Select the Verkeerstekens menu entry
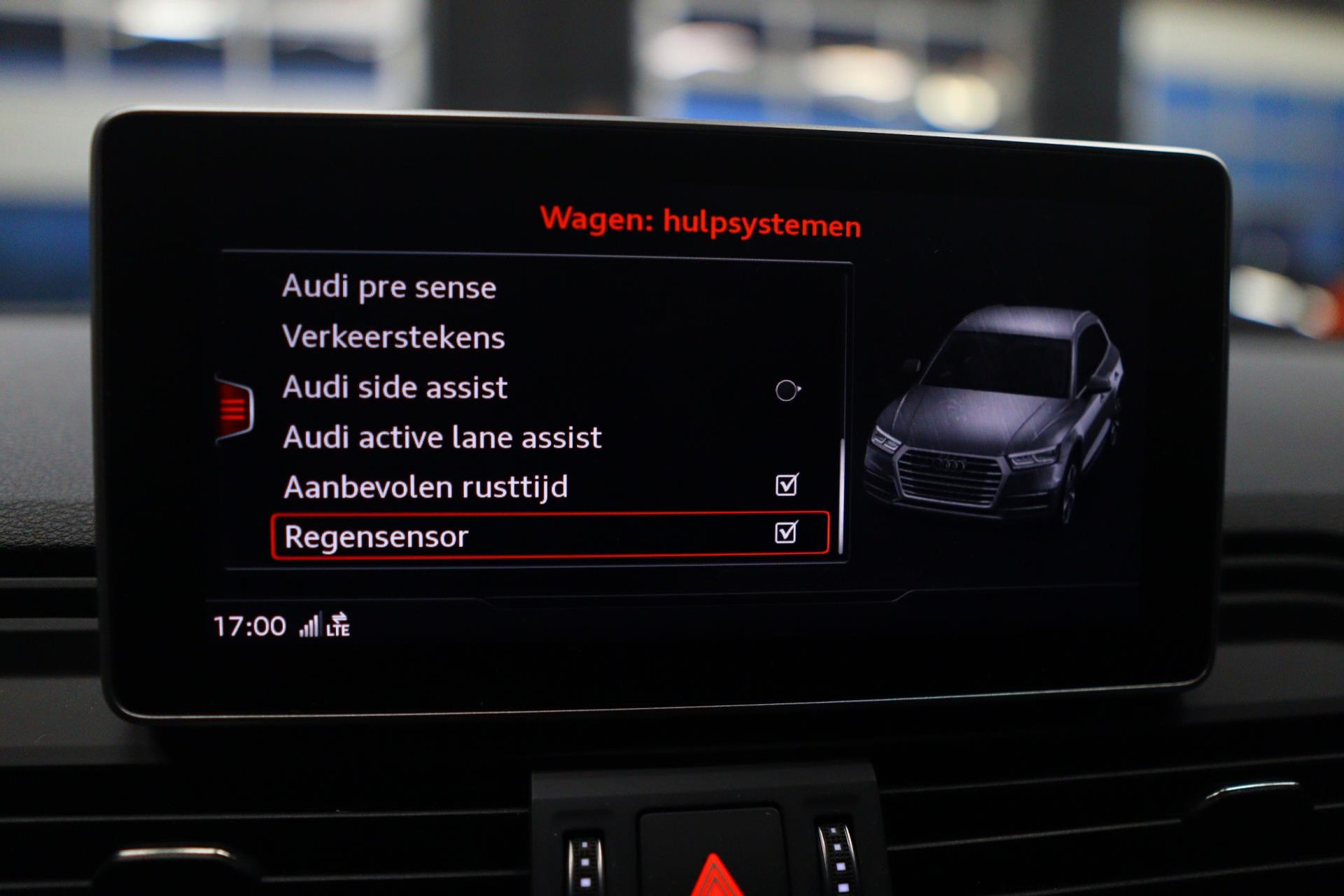Screen dimensions: 1344x896 pyautogui.click(x=393, y=337)
